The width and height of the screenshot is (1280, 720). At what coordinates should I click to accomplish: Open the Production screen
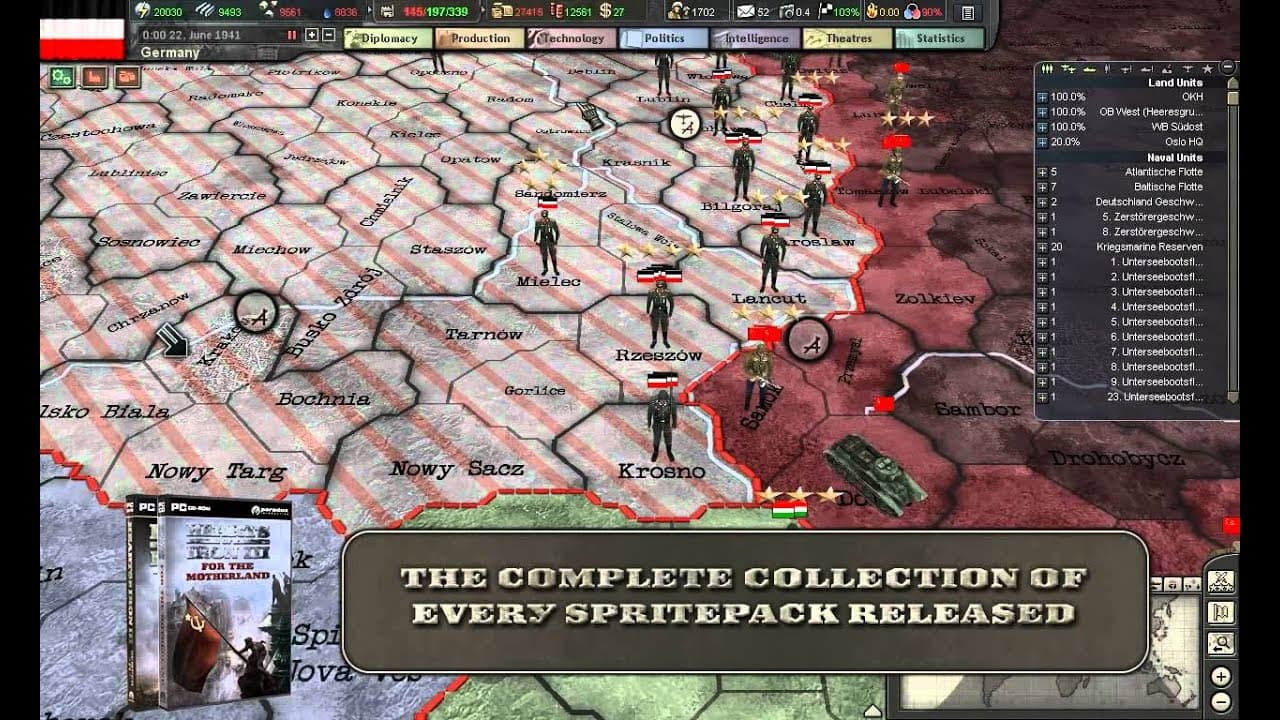pos(478,38)
